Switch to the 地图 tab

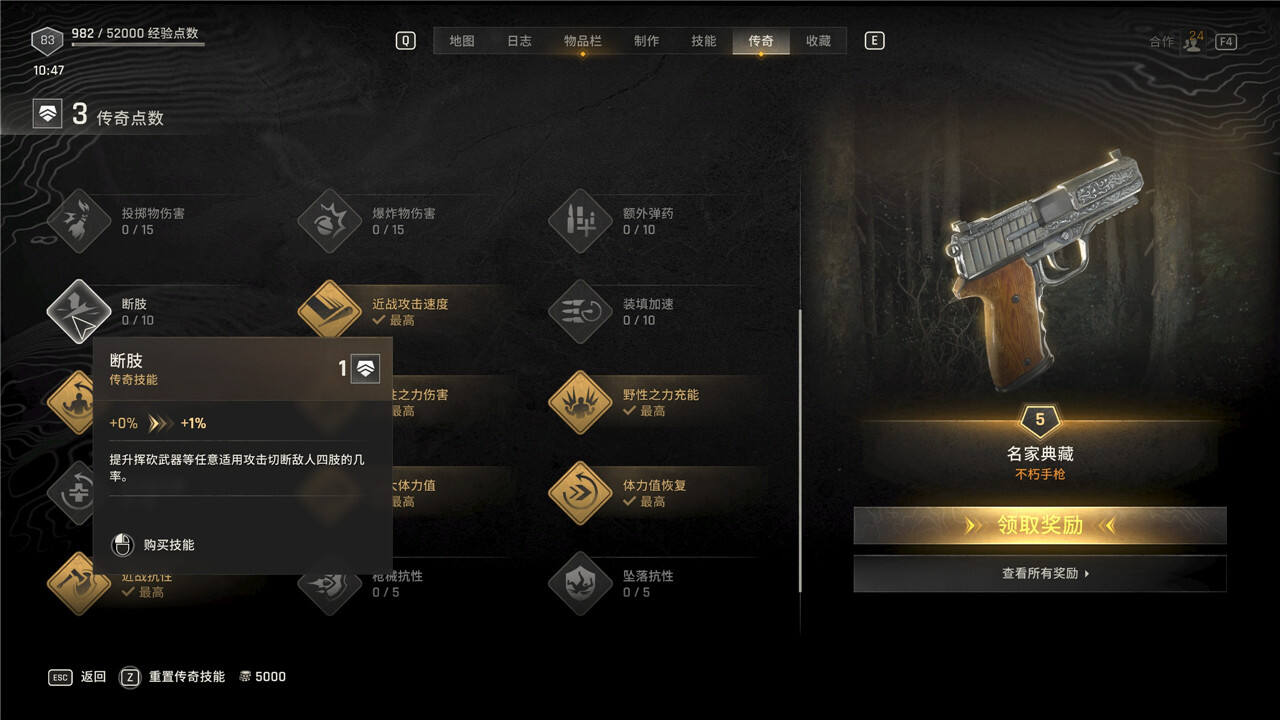[x=461, y=41]
